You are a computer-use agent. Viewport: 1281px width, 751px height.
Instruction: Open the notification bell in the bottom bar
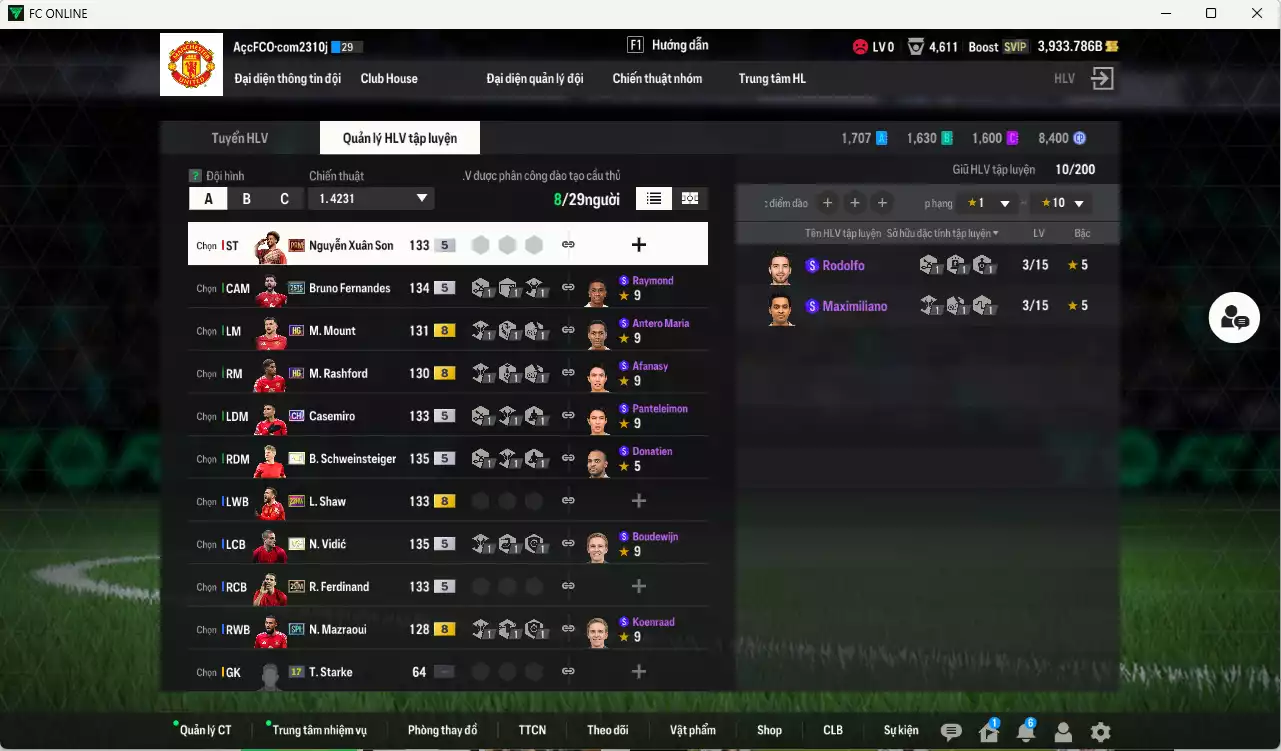coord(1025,731)
